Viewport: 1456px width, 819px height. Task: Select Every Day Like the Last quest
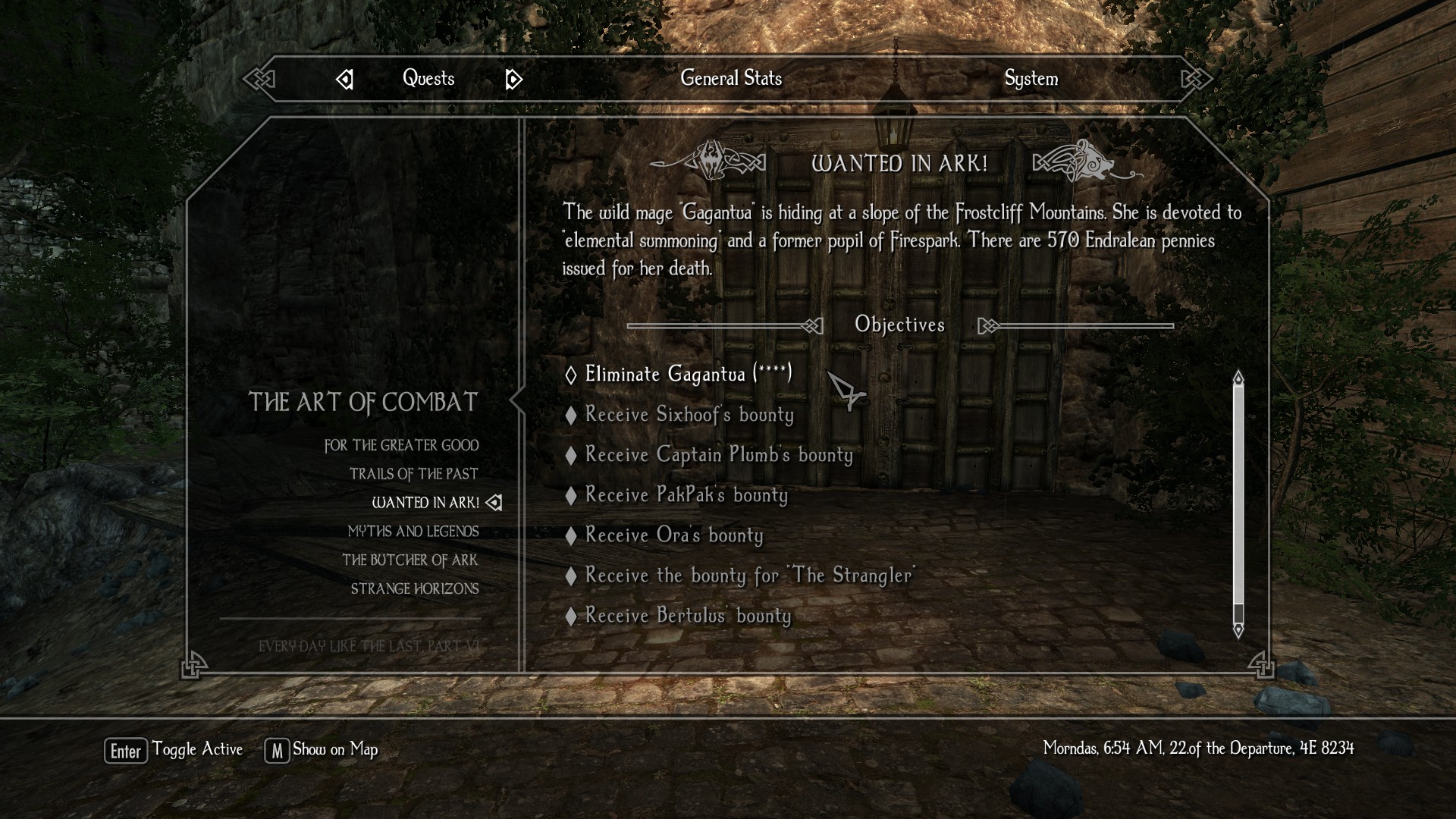(x=369, y=646)
